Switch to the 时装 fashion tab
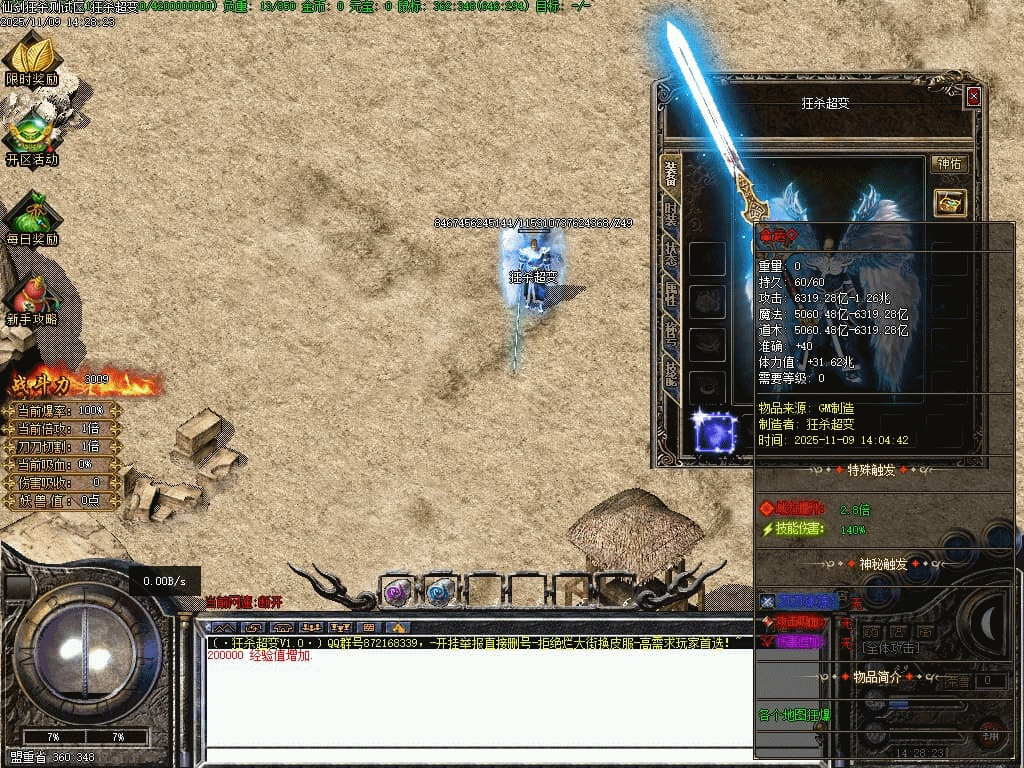1024x768 pixels. point(670,213)
